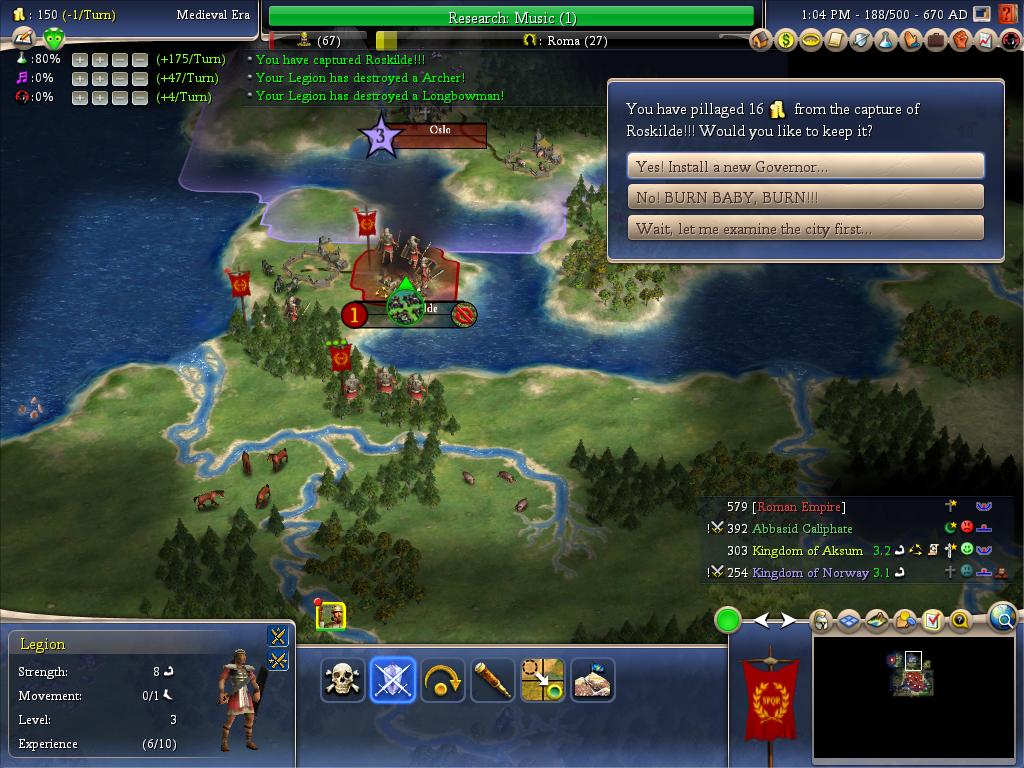Select the Legion unit portrait in panel
1024x768 pixels.
[x=238, y=698]
